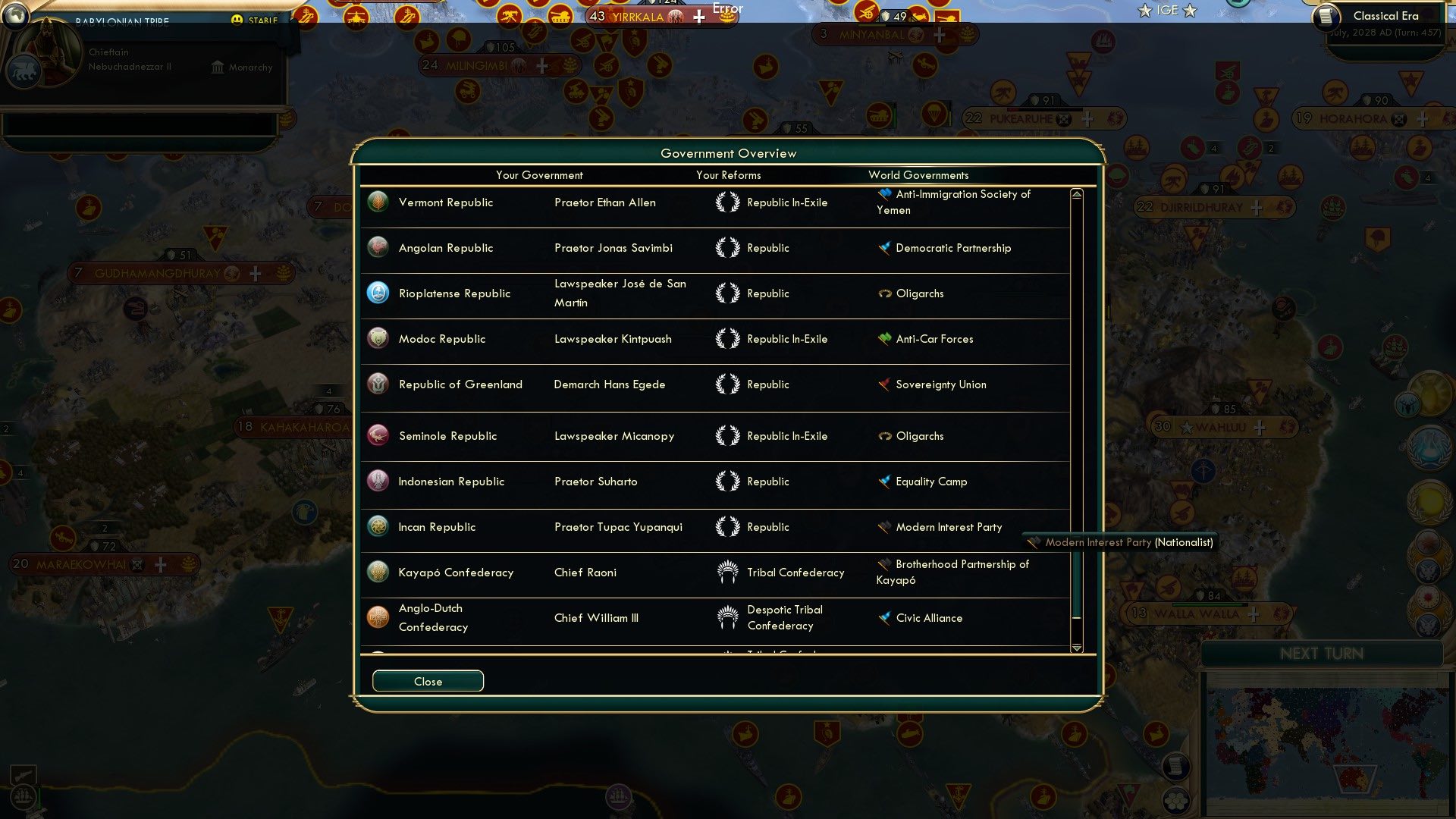Click the scrollbar up arrow in the government list
The height and width of the screenshot is (819, 1456).
click(x=1075, y=193)
